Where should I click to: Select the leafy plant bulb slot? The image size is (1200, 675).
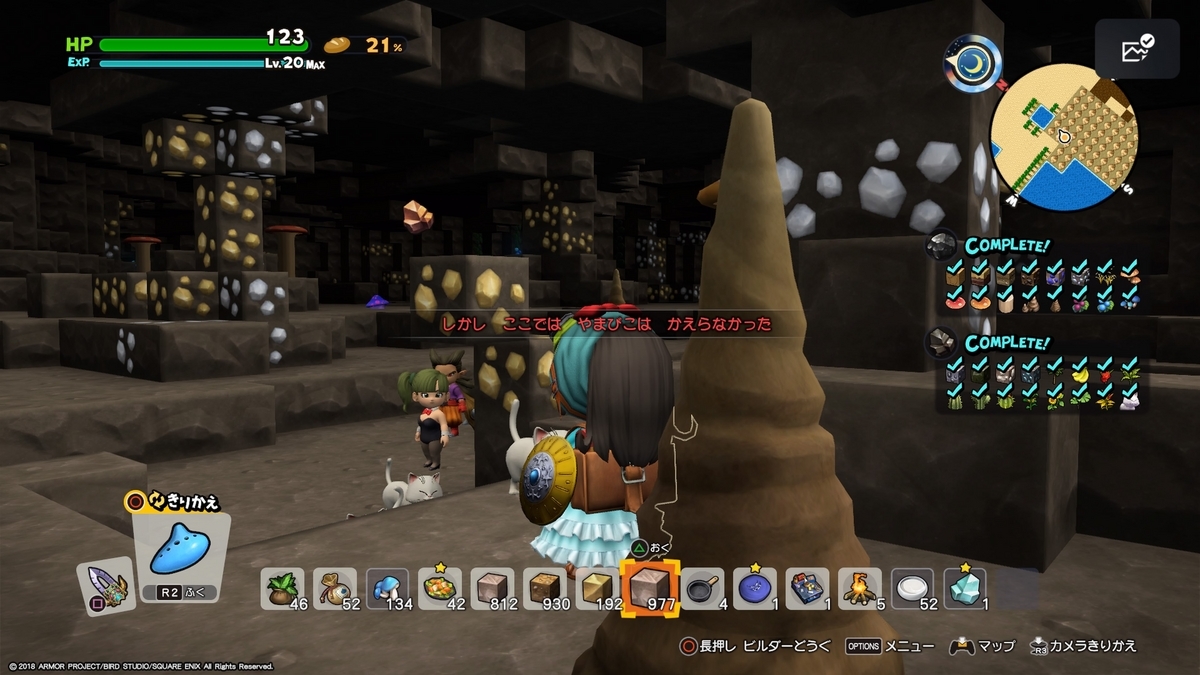click(284, 588)
